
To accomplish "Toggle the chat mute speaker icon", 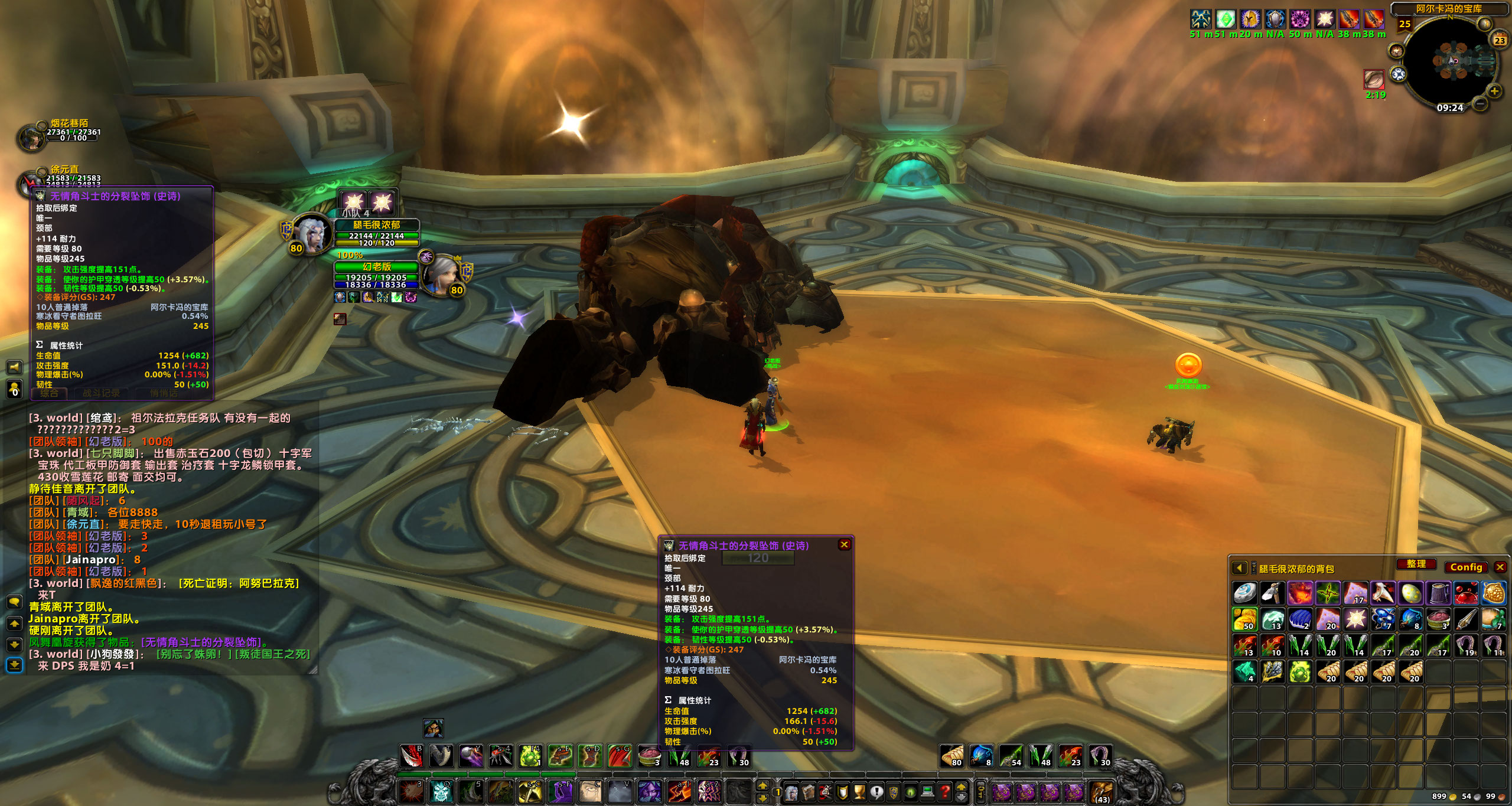I will (14, 366).
